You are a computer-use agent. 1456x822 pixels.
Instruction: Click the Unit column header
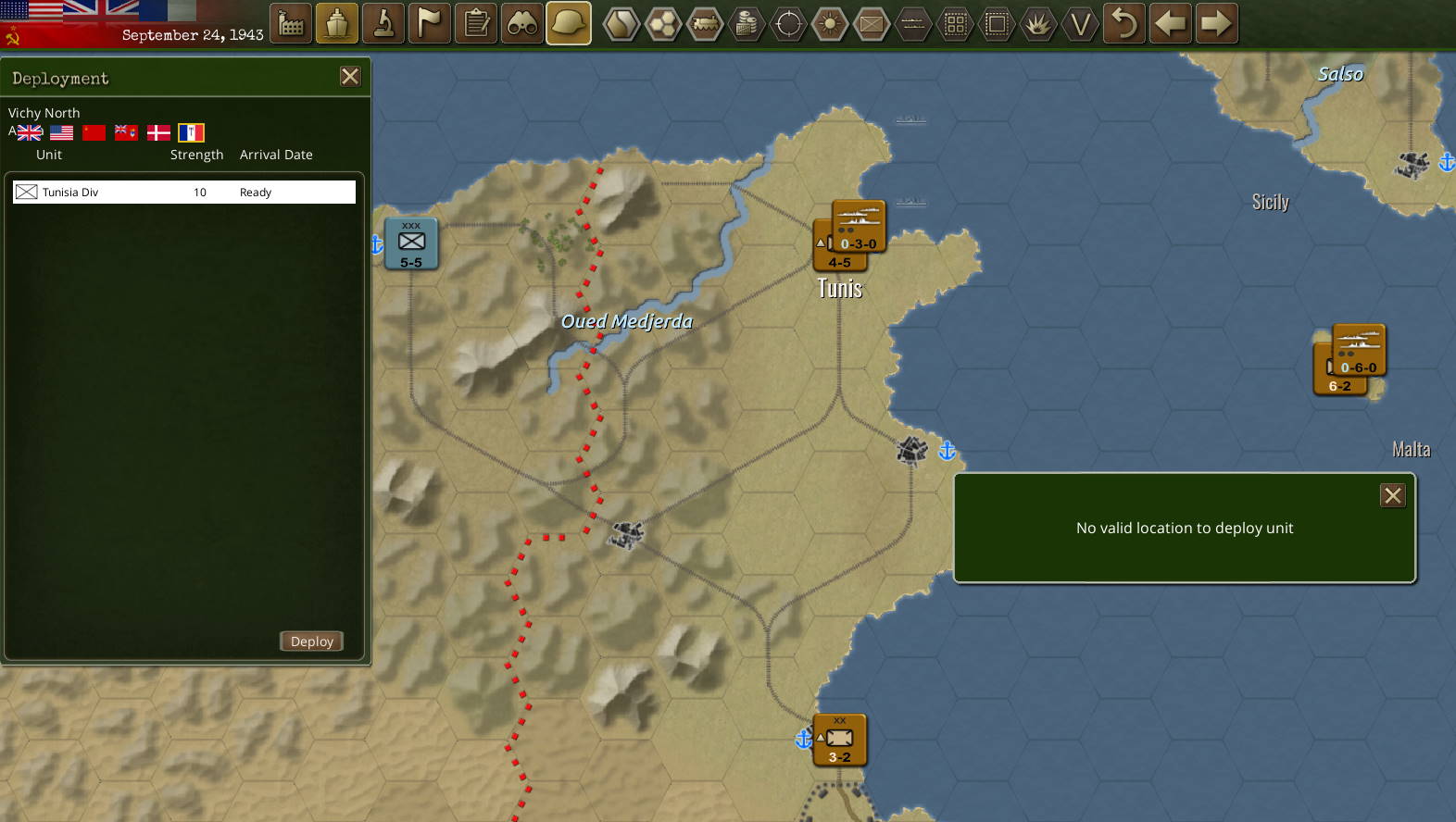pyautogui.click(x=49, y=155)
